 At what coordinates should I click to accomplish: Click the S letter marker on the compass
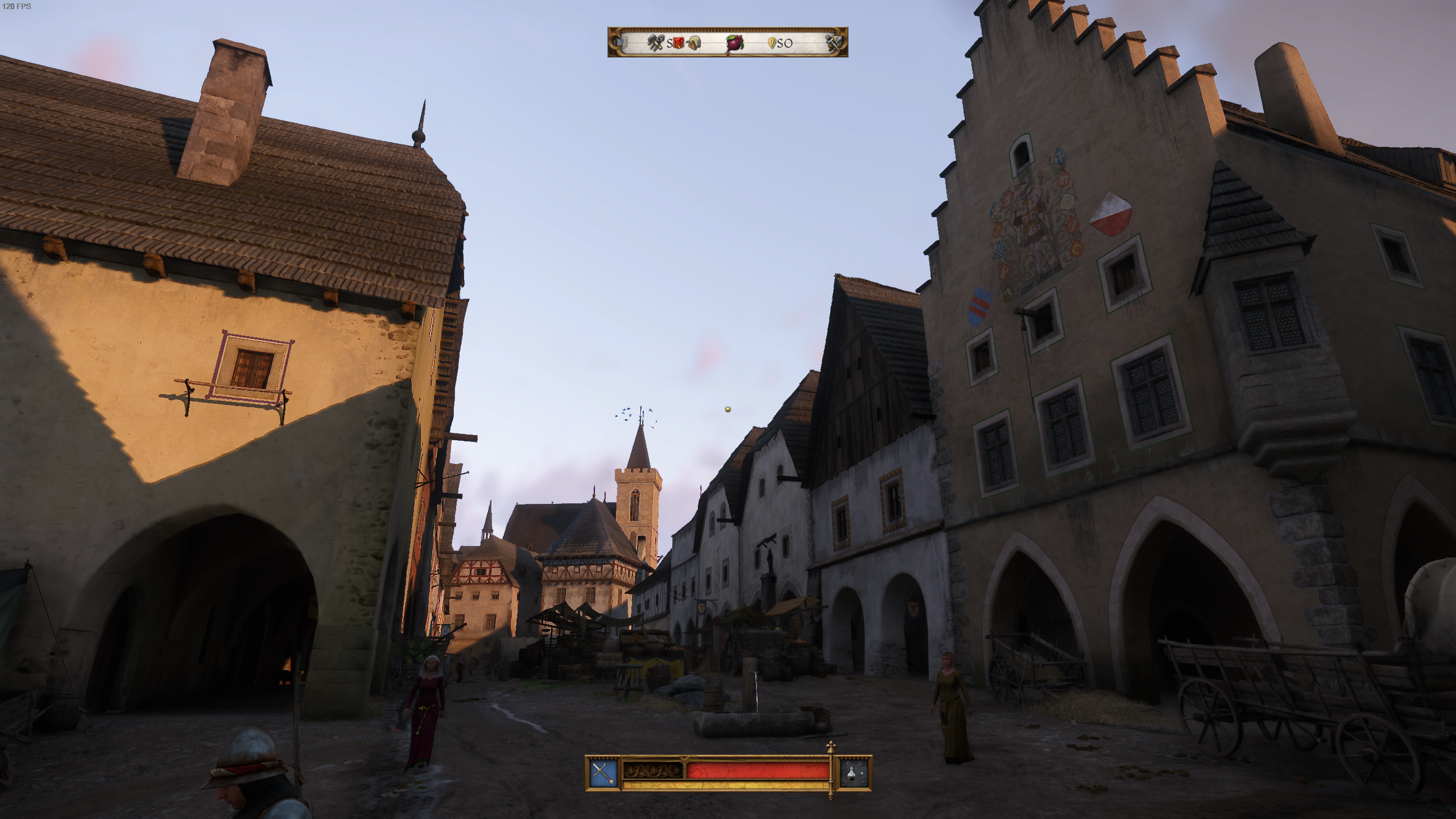(x=669, y=44)
